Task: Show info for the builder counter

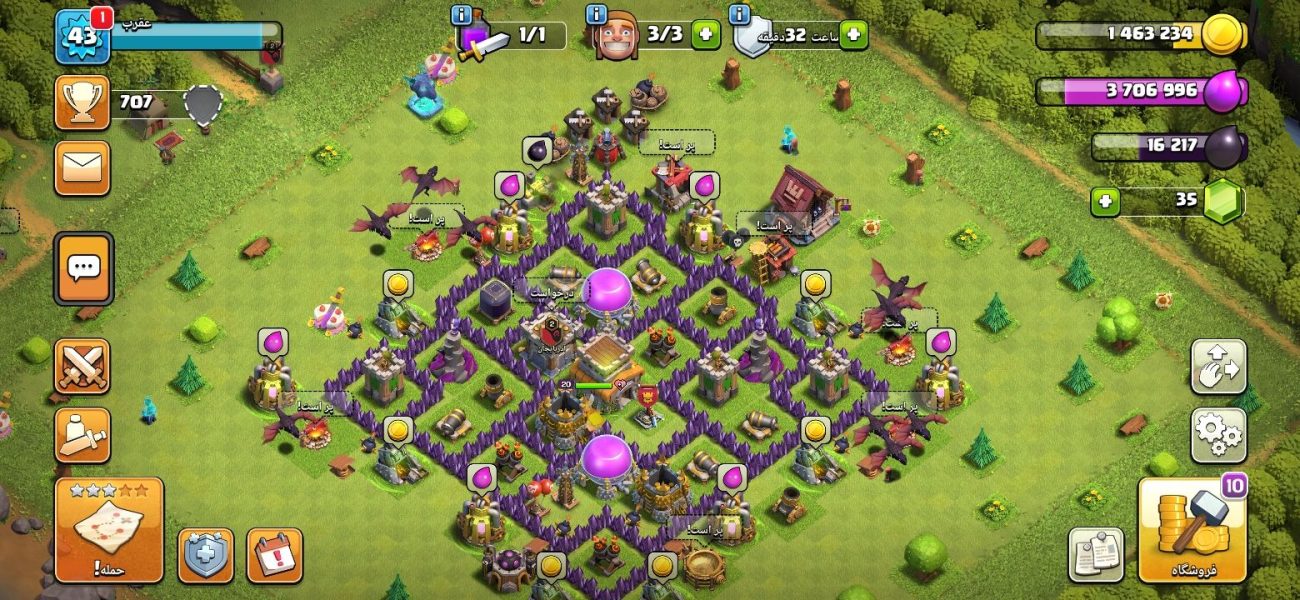Action: tap(596, 14)
